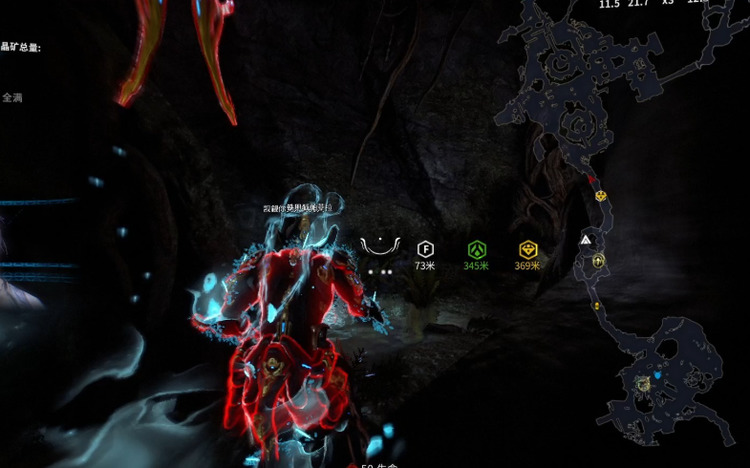Click the white F waypoint marker
Image resolution: width=750 pixels, height=468 pixels.
pyautogui.click(x=425, y=249)
